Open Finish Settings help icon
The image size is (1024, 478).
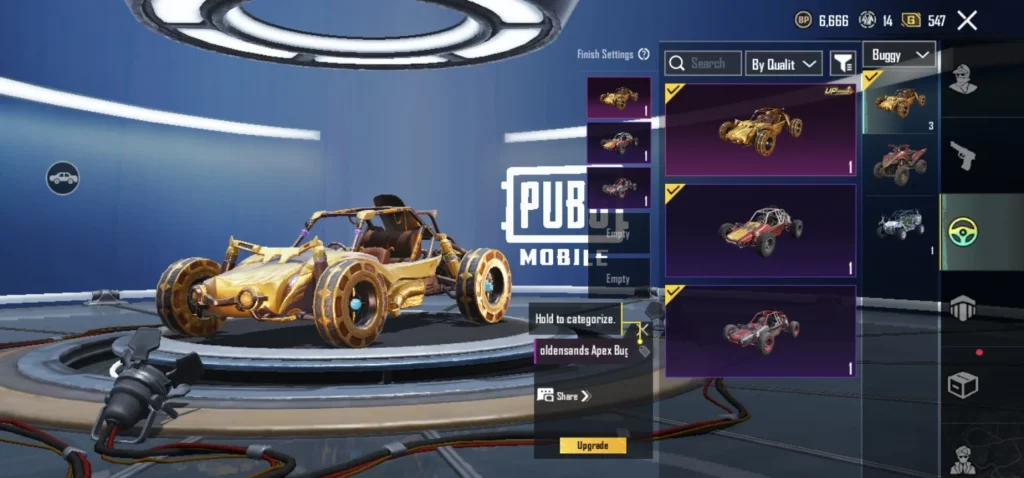[x=644, y=54]
